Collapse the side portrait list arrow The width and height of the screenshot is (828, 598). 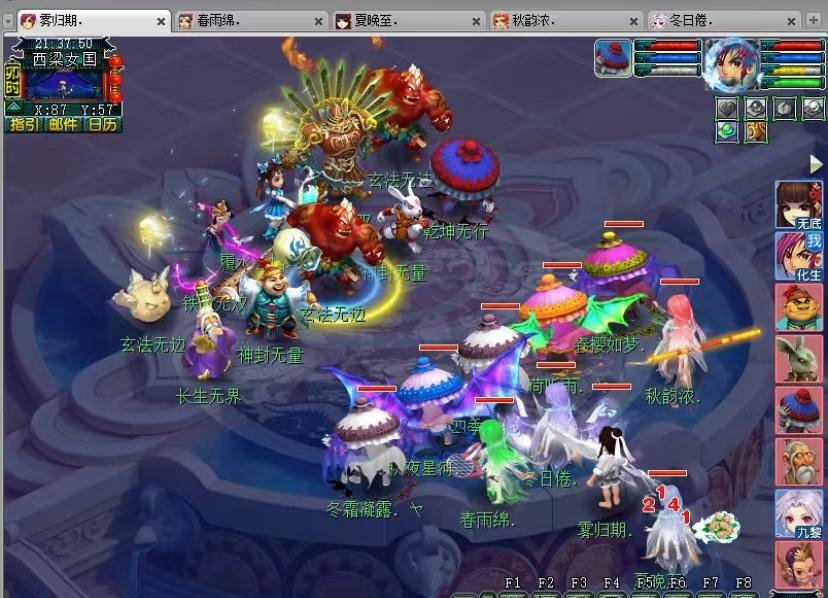[815, 164]
